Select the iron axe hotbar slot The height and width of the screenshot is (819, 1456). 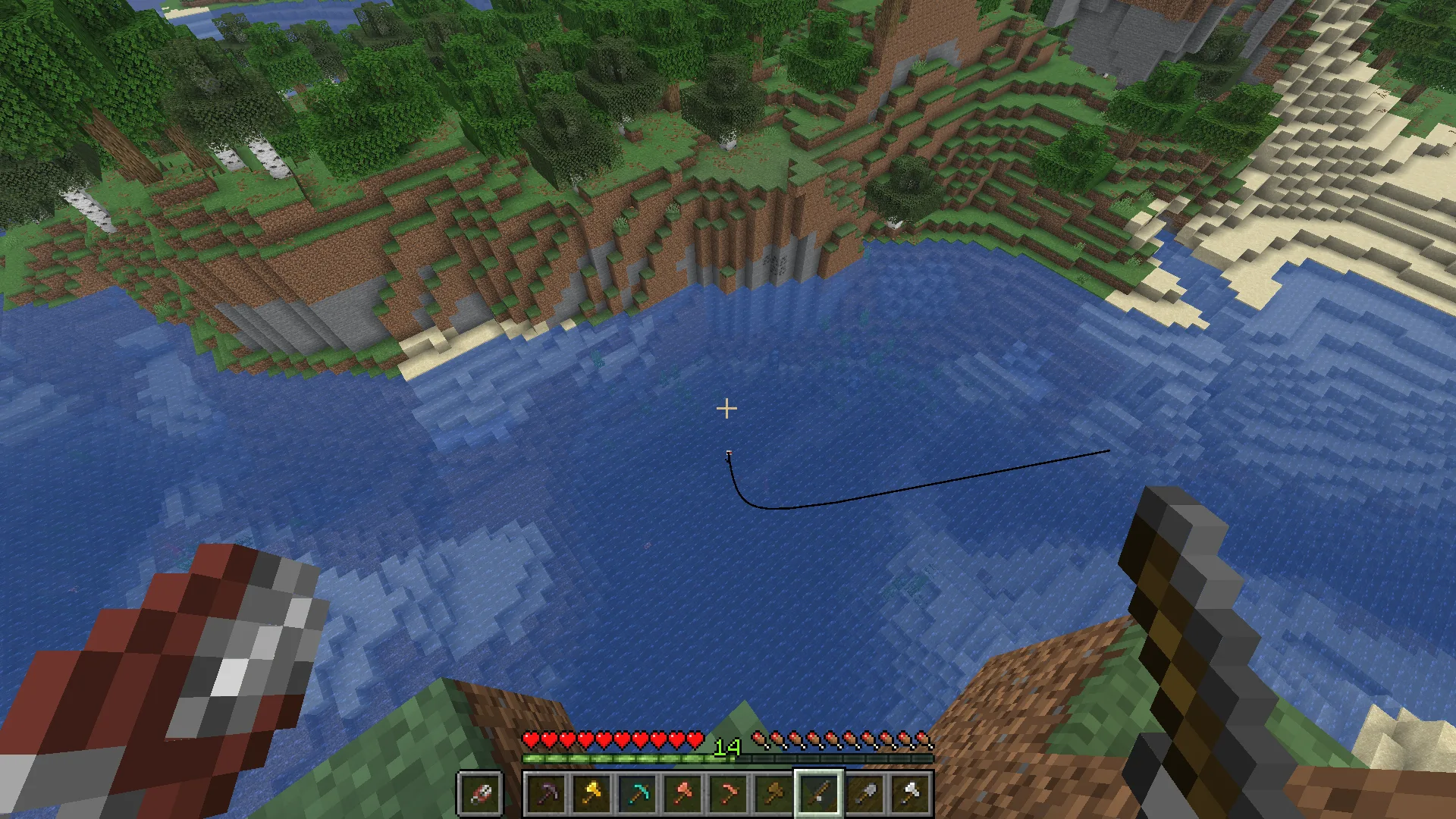910,794
